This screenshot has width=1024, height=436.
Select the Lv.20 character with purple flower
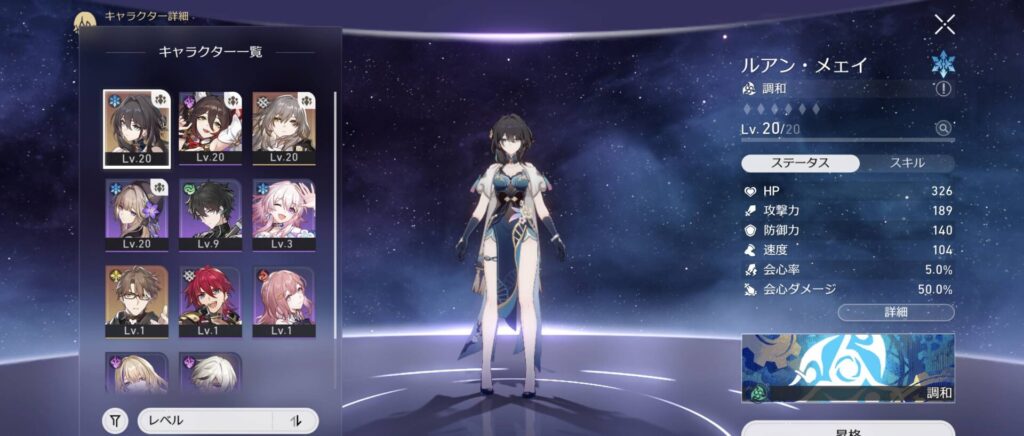coord(137,216)
